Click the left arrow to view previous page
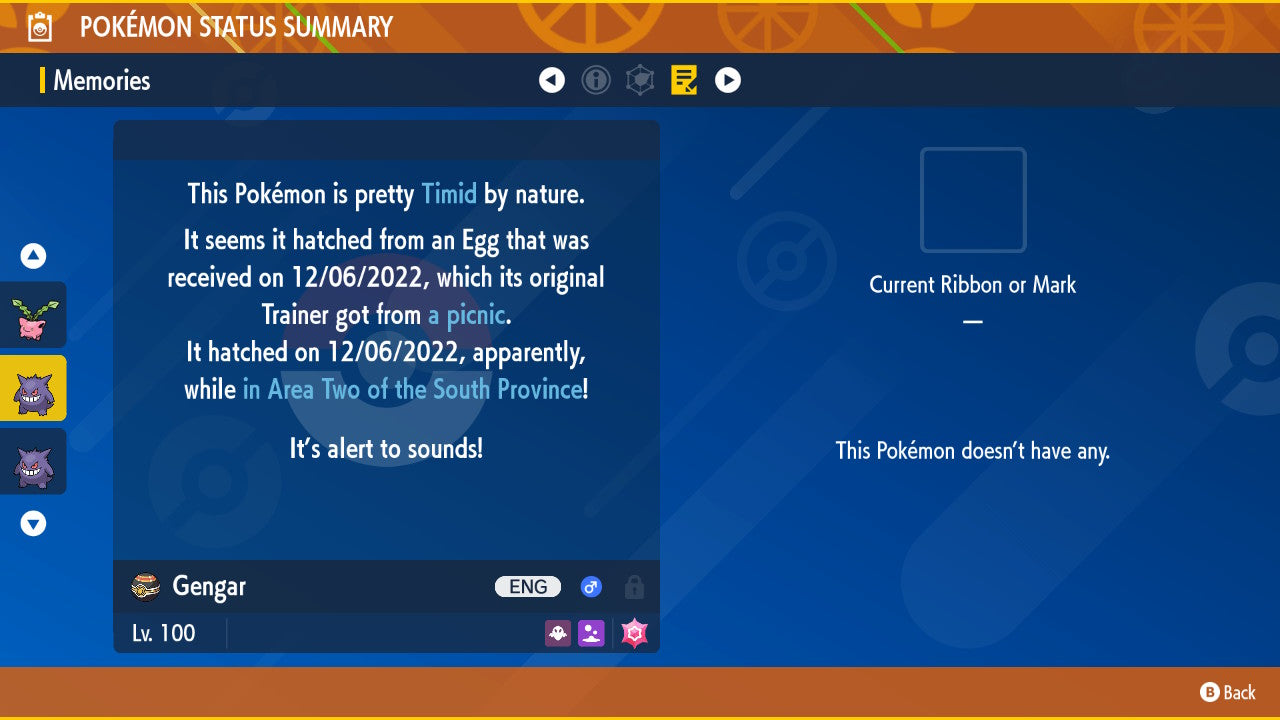The height and width of the screenshot is (720, 1280). coord(552,80)
